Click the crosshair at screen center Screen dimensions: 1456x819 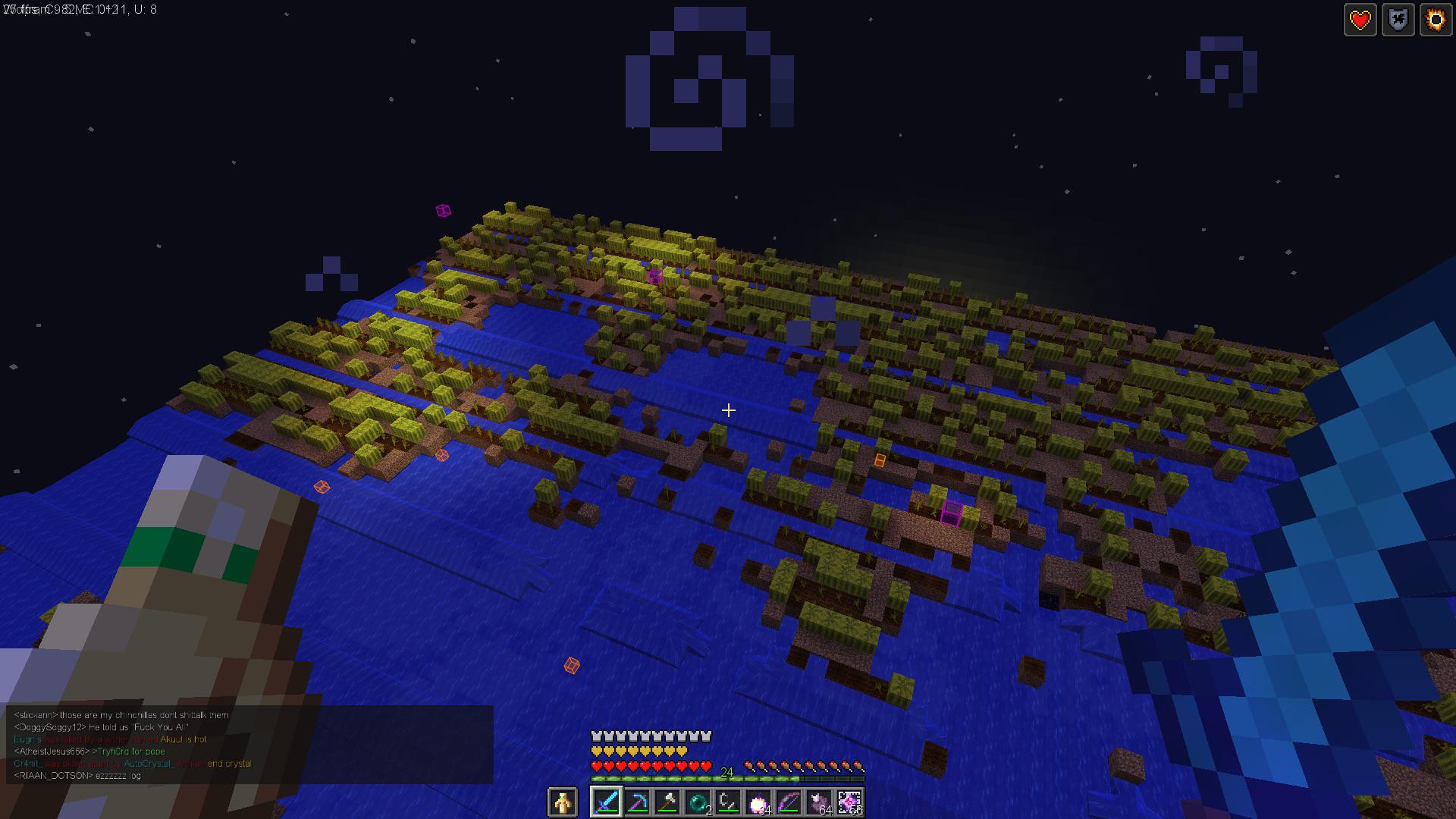pos(728,409)
